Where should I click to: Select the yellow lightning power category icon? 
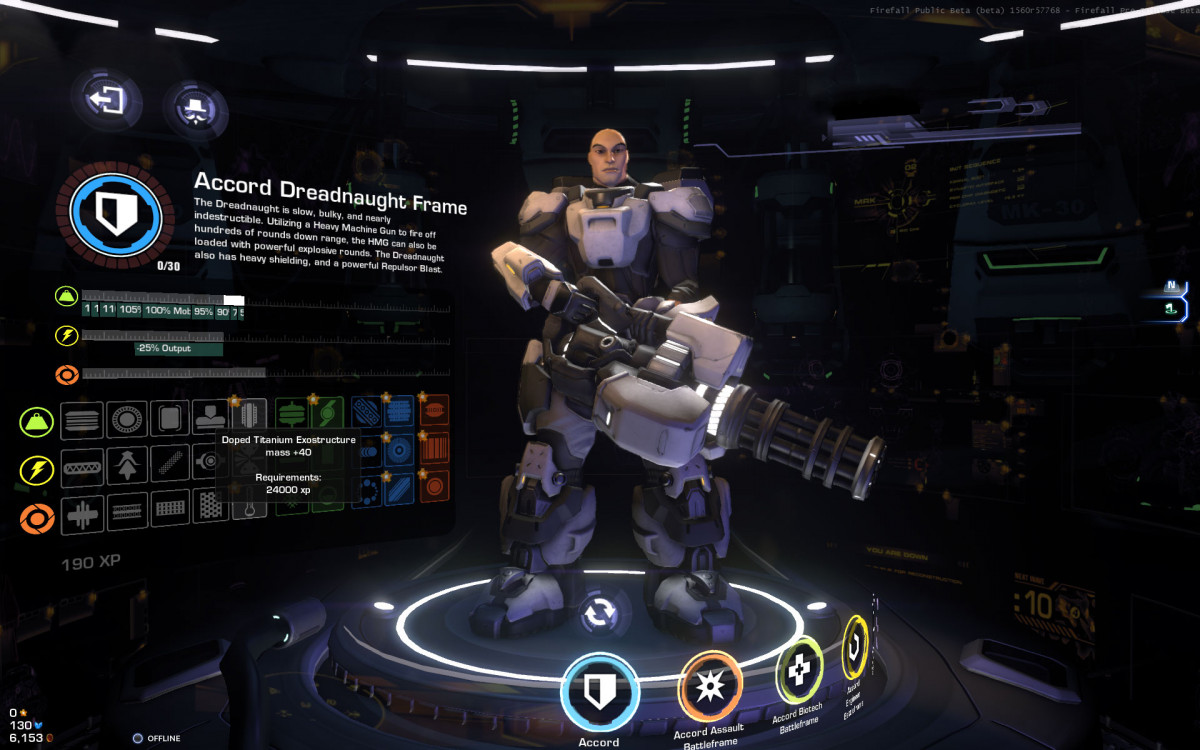click(37, 469)
